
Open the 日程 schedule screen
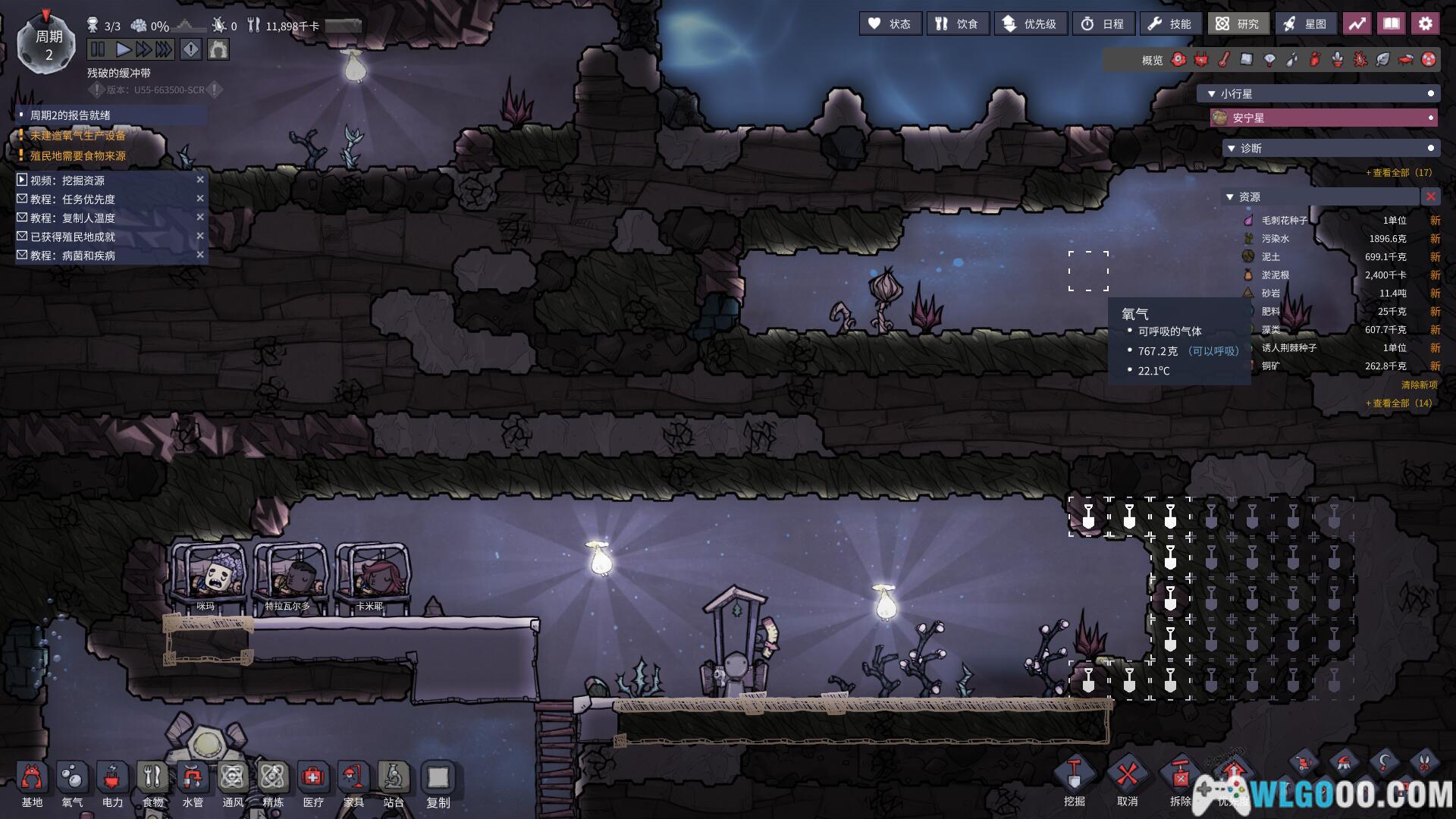click(x=1103, y=24)
